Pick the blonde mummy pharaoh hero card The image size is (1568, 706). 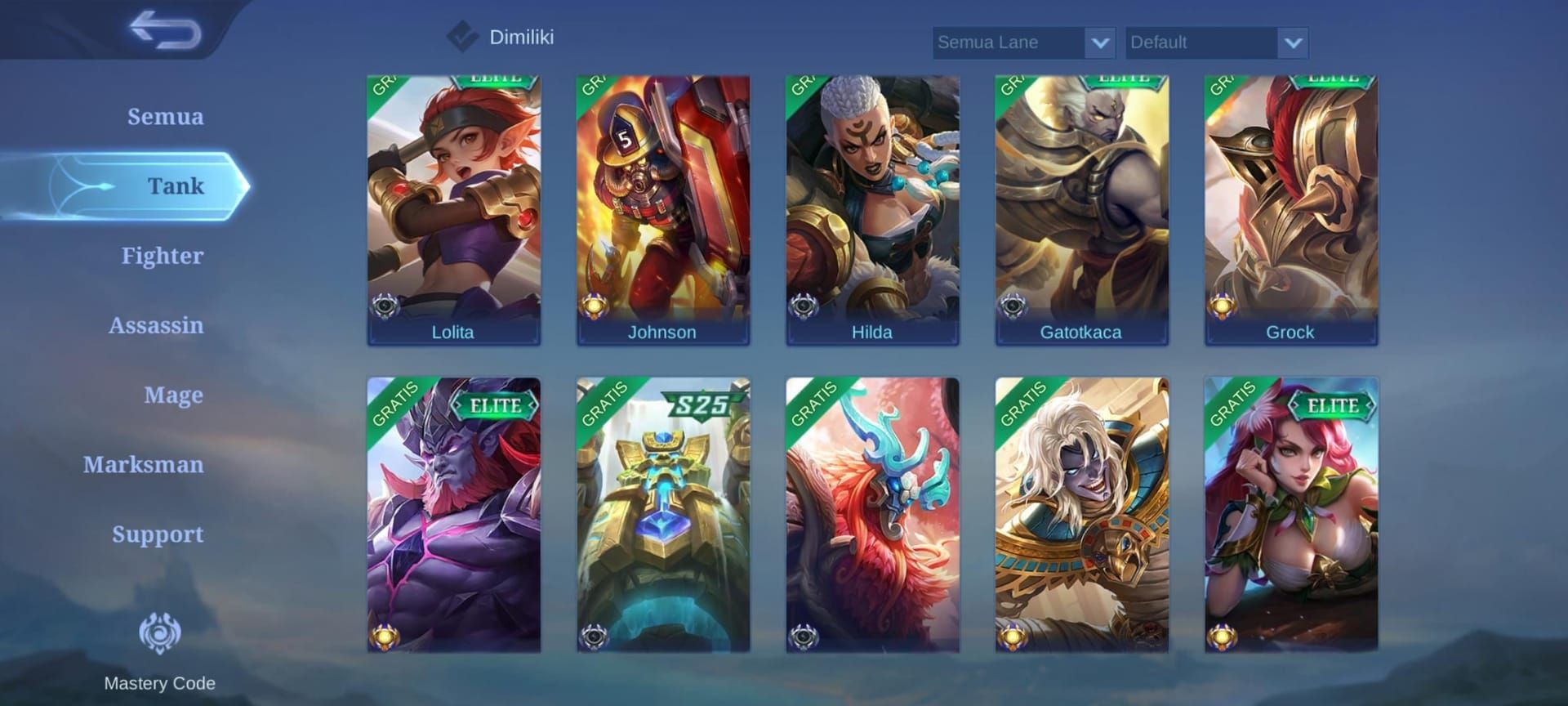click(x=1081, y=514)
